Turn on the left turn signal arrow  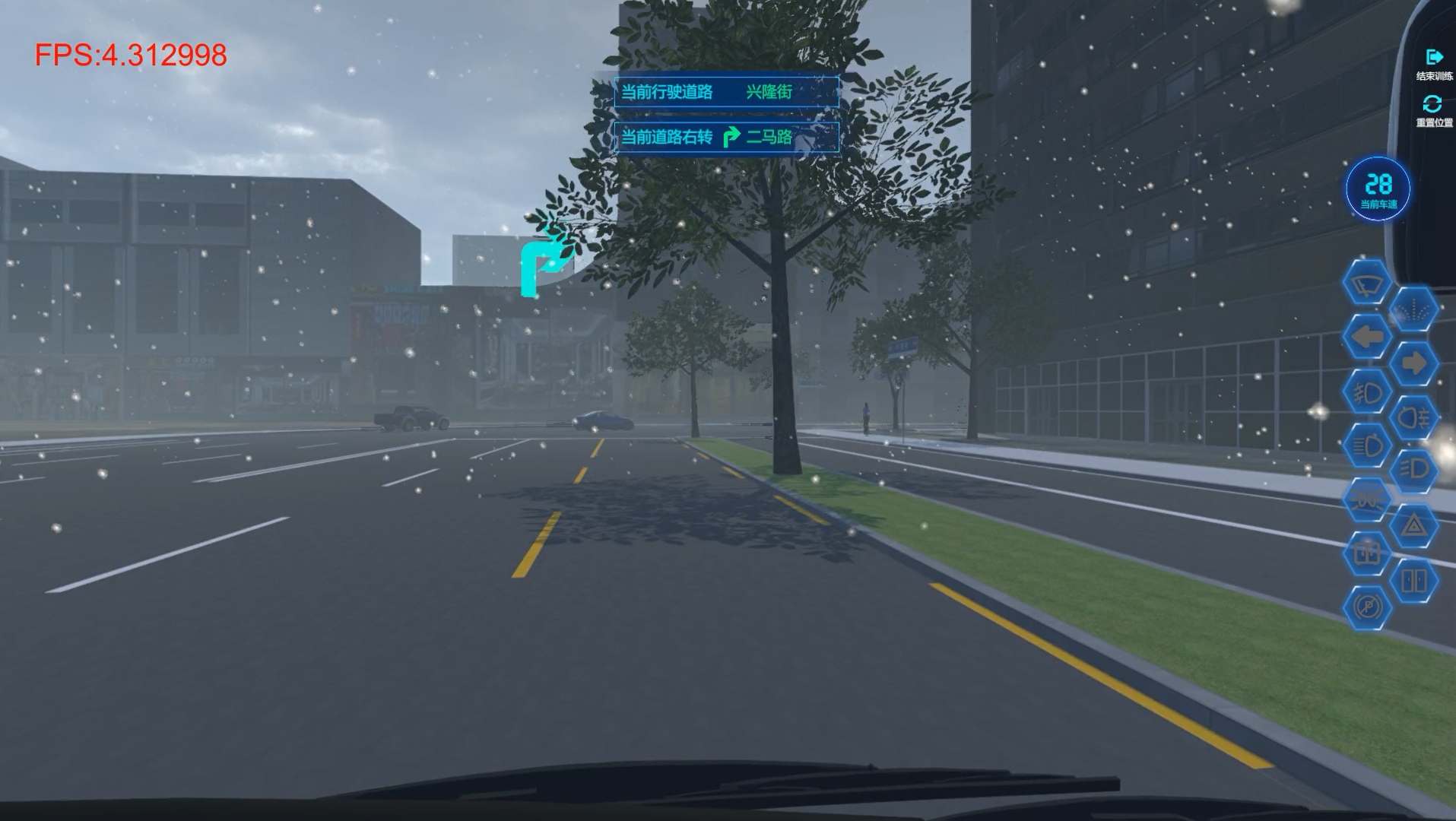(x=1367, y=337)
